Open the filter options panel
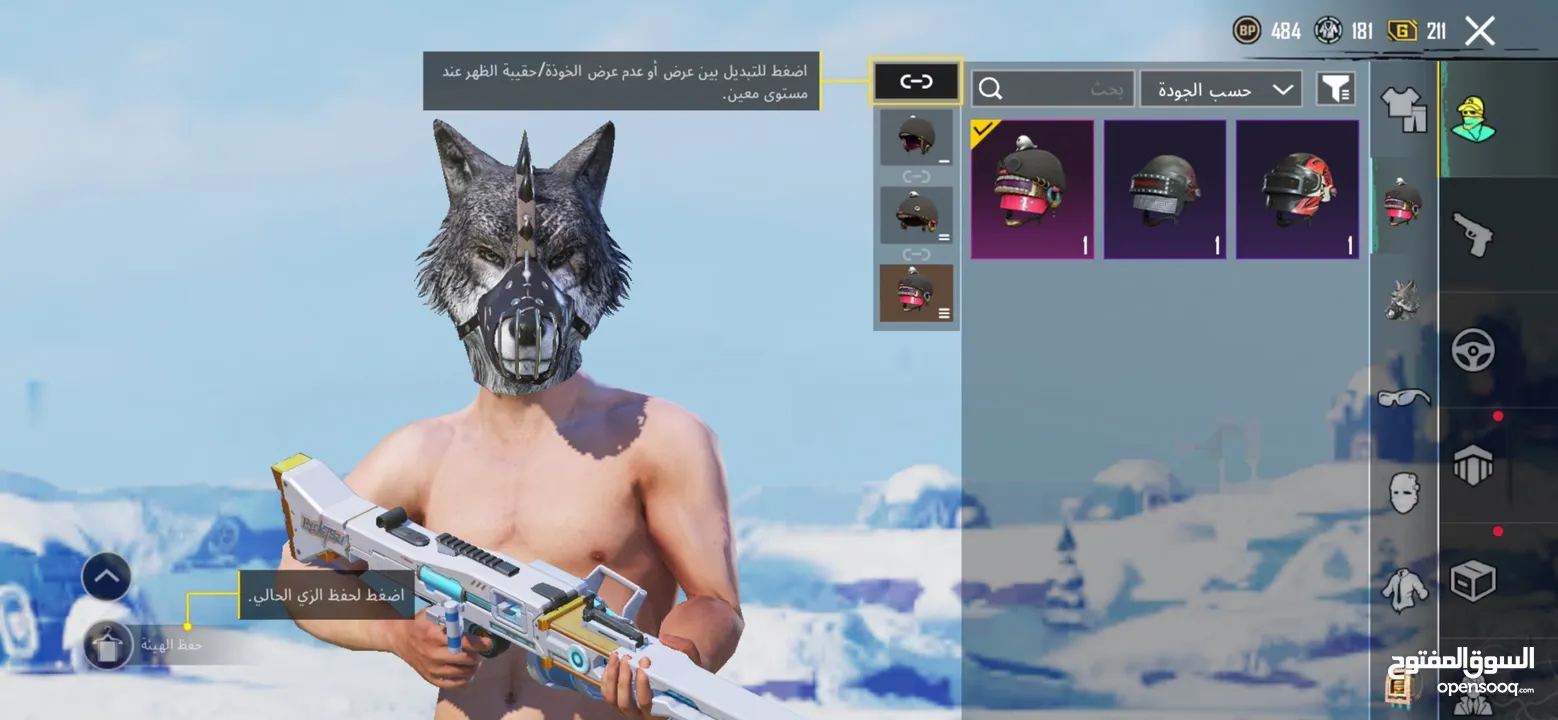Screen dimensions: 1558x720 pyautogui.click(x=1335, y=89)
